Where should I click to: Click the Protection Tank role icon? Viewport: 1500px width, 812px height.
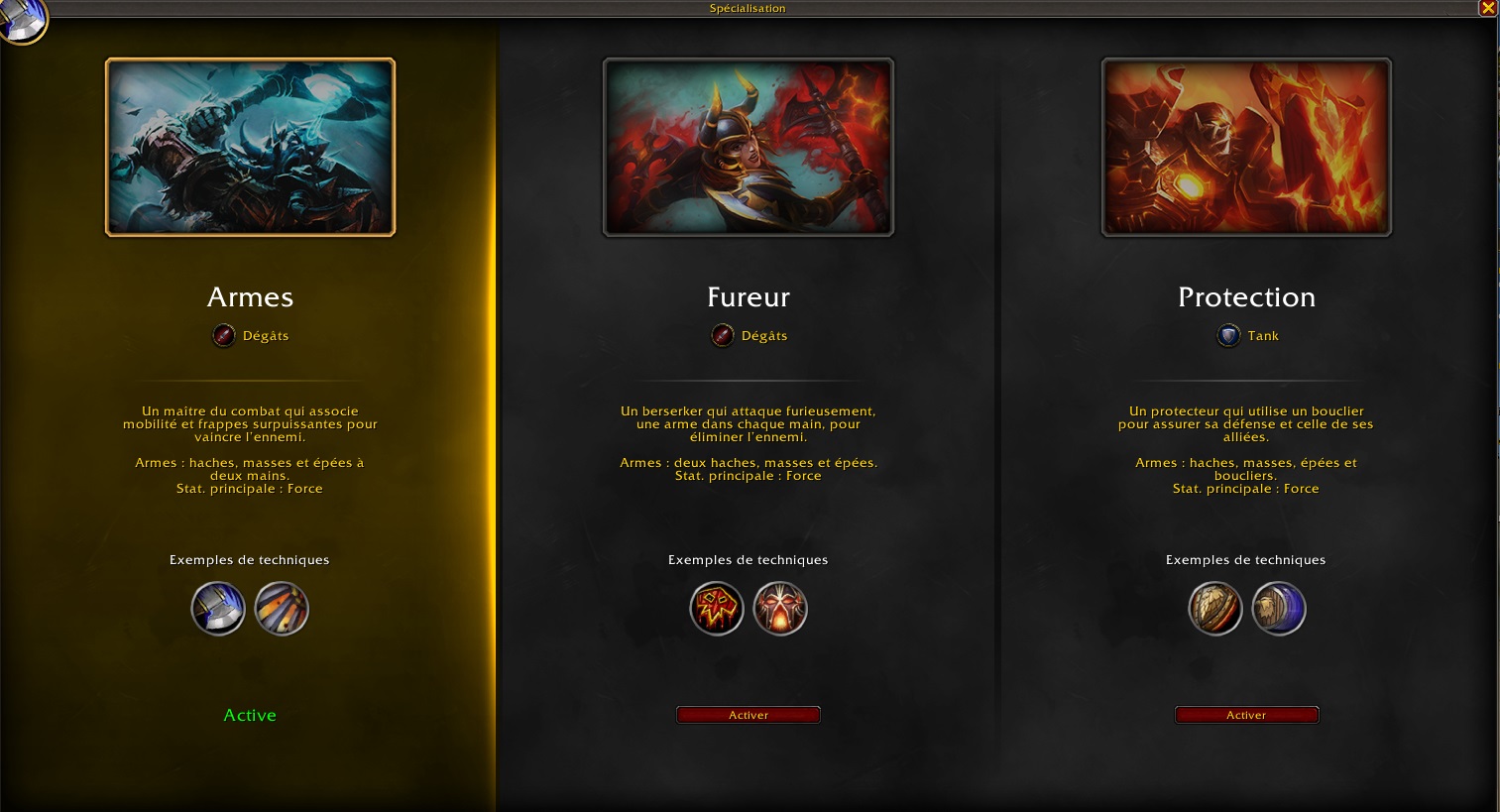tap(1228, 336)
